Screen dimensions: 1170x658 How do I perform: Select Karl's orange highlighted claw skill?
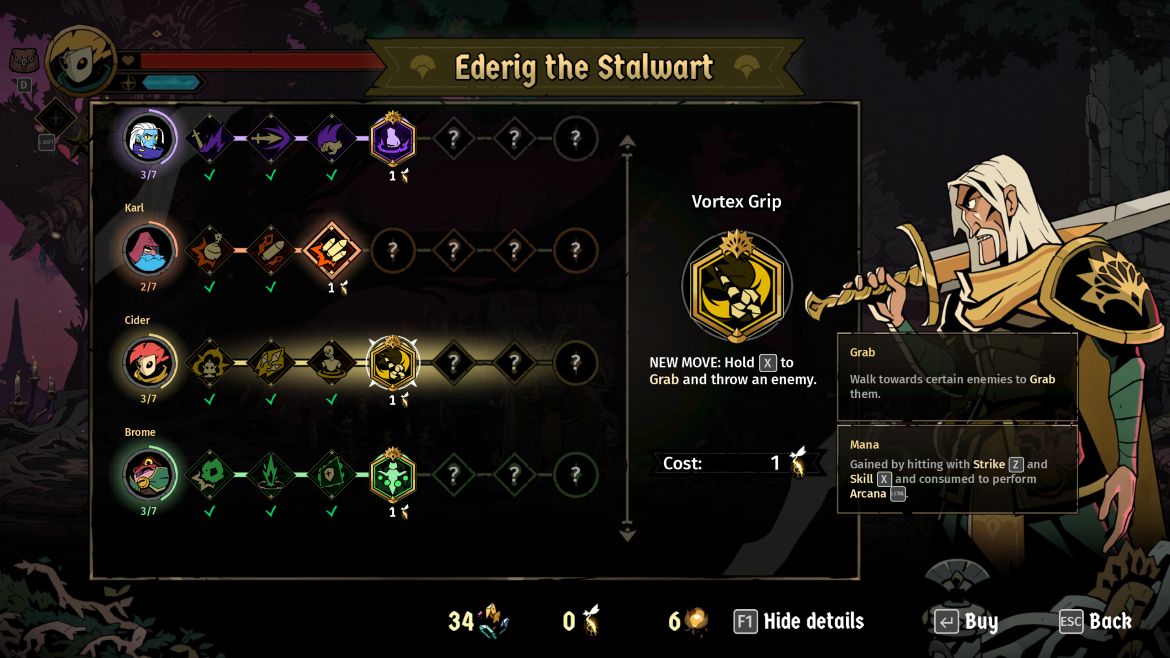(331, 250)
